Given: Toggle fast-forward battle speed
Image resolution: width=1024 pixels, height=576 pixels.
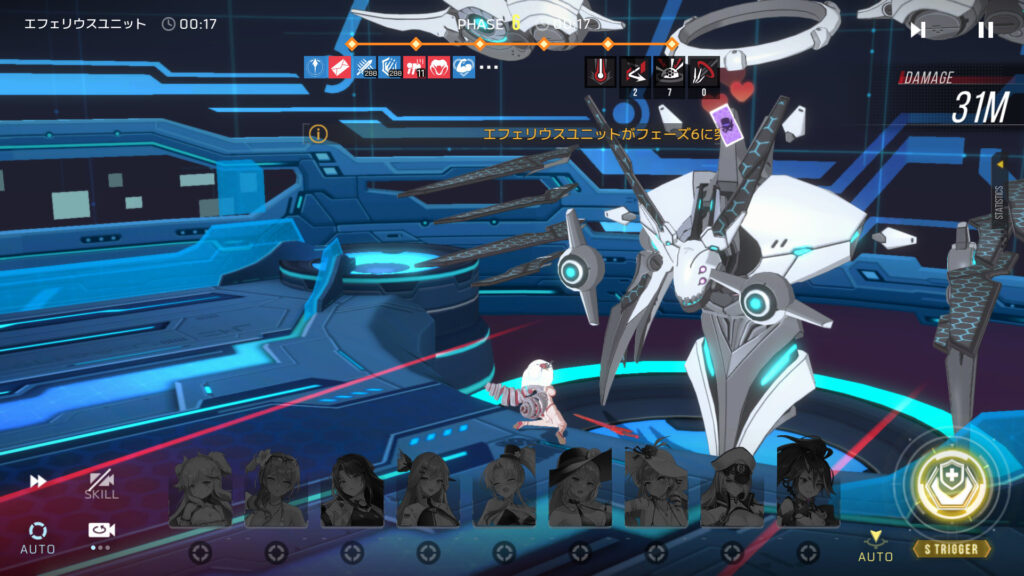Looking at the screenshot, I should 38,481.
